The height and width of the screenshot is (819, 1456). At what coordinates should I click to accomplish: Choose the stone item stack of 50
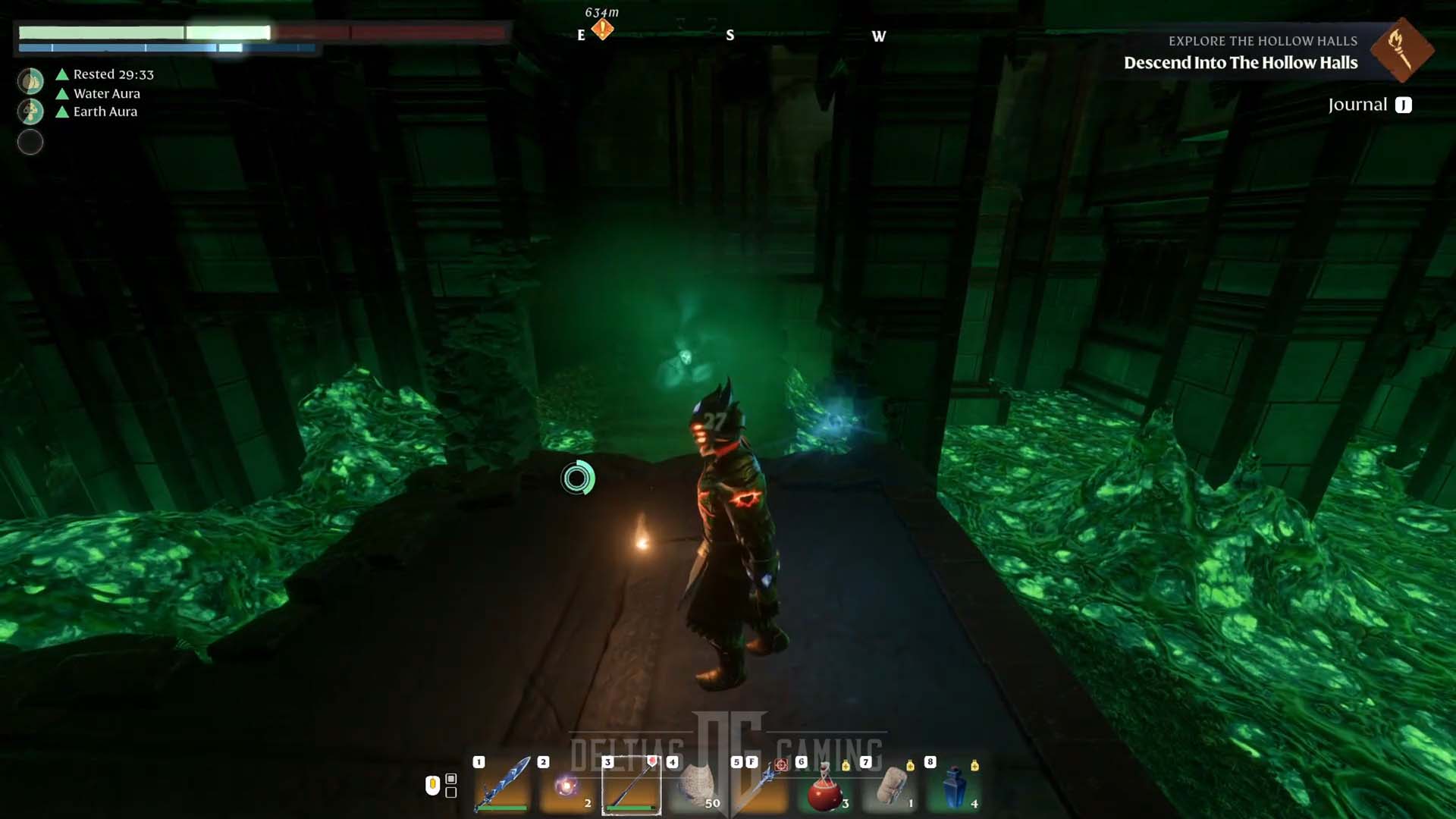pyautogui.click(x=696, y=786)
